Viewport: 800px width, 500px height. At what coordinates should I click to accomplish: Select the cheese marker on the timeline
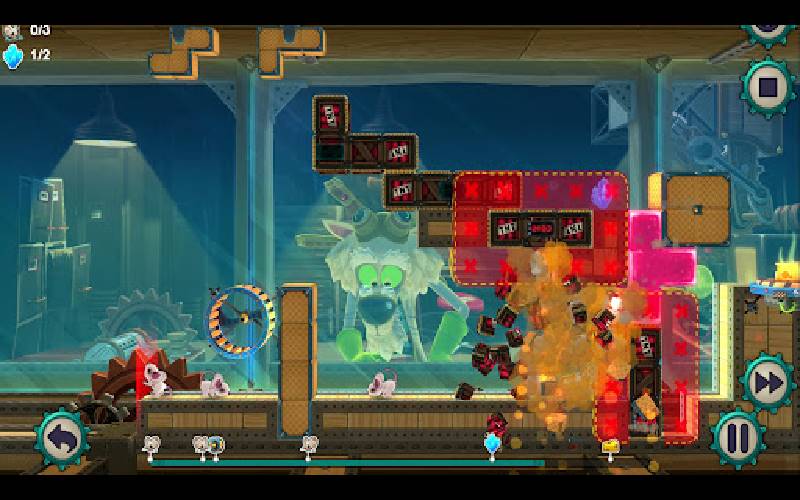[x=608, y=444]
